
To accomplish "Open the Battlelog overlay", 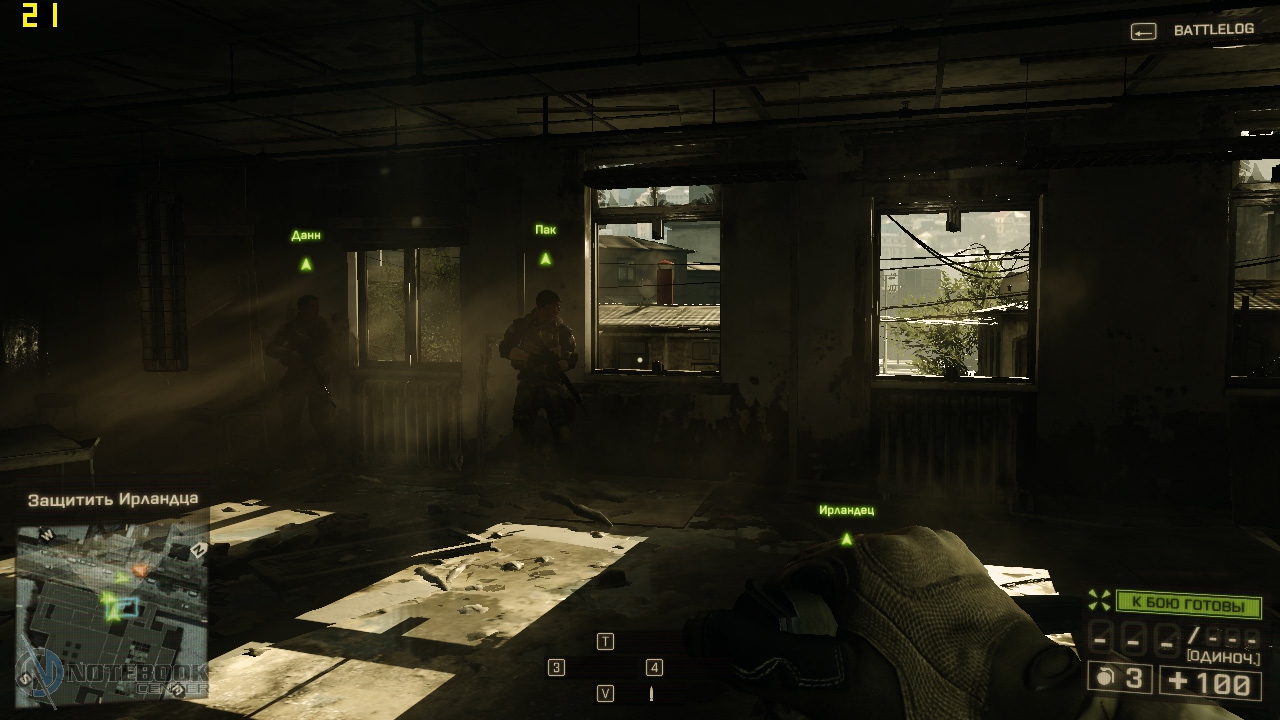I will 1193,30.
